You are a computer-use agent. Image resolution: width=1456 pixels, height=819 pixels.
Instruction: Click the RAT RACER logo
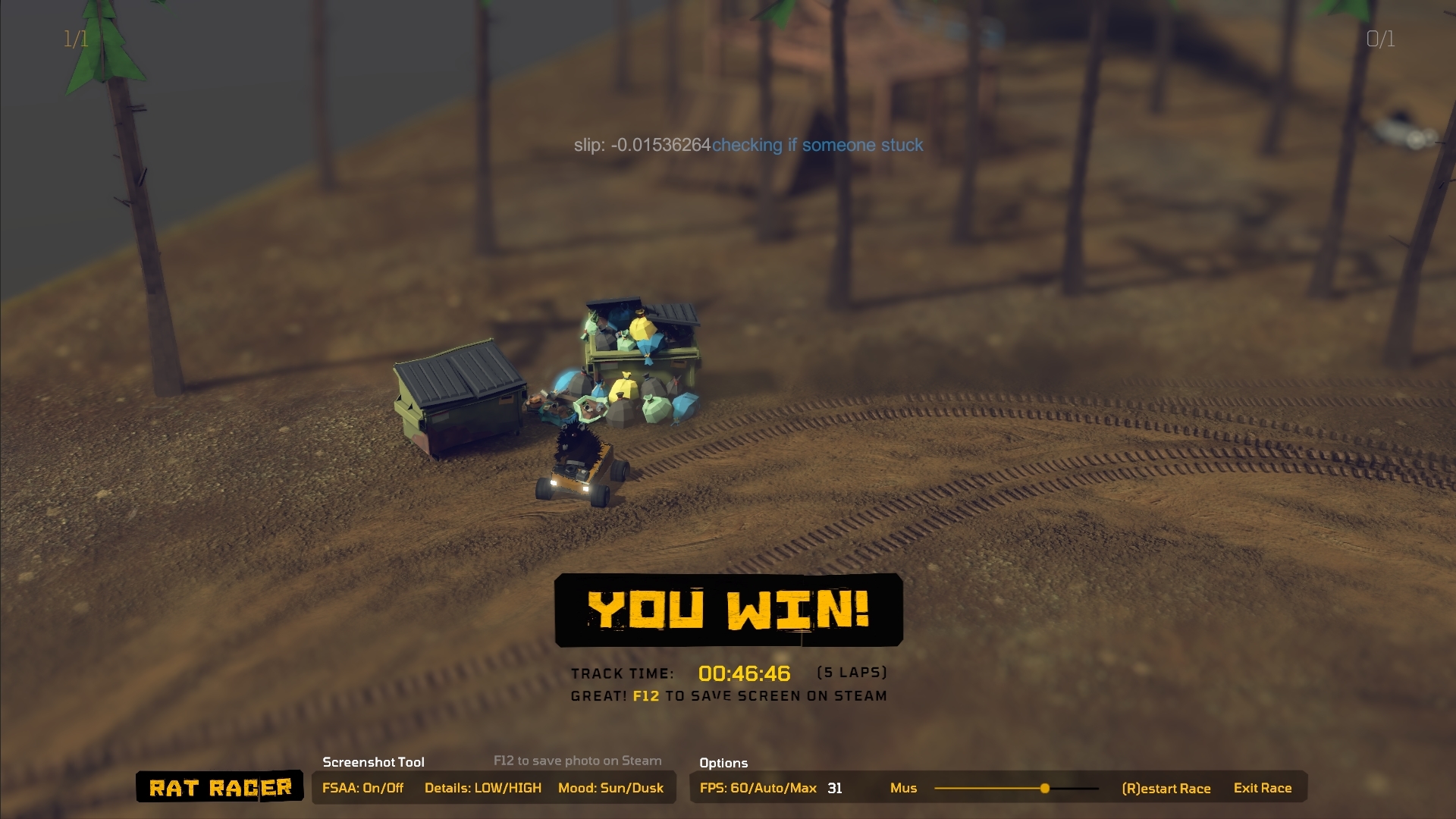point(218,788)
